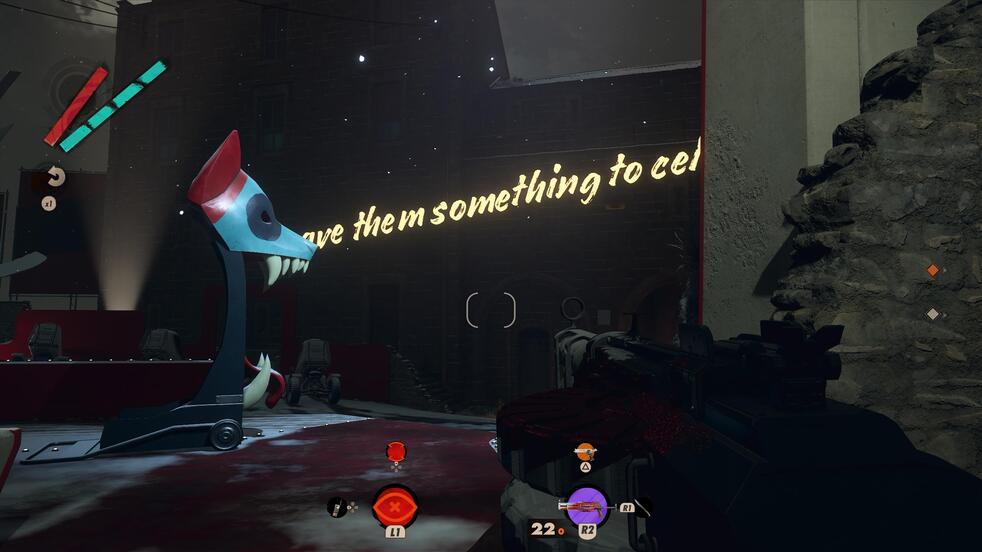
Task: Select the machete melee icon
Action: point(643,507)
